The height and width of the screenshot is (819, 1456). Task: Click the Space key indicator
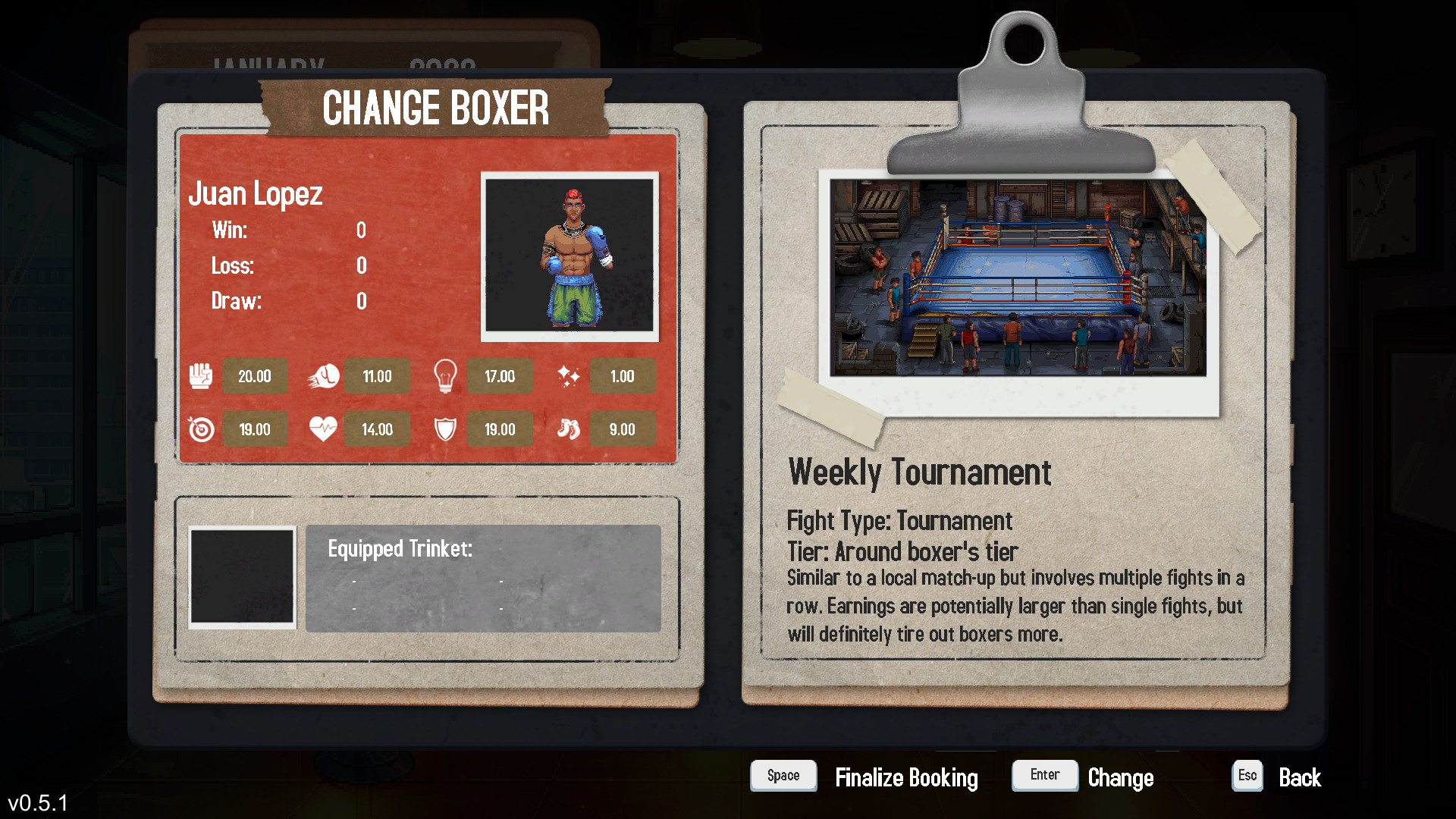pos(783,775)
